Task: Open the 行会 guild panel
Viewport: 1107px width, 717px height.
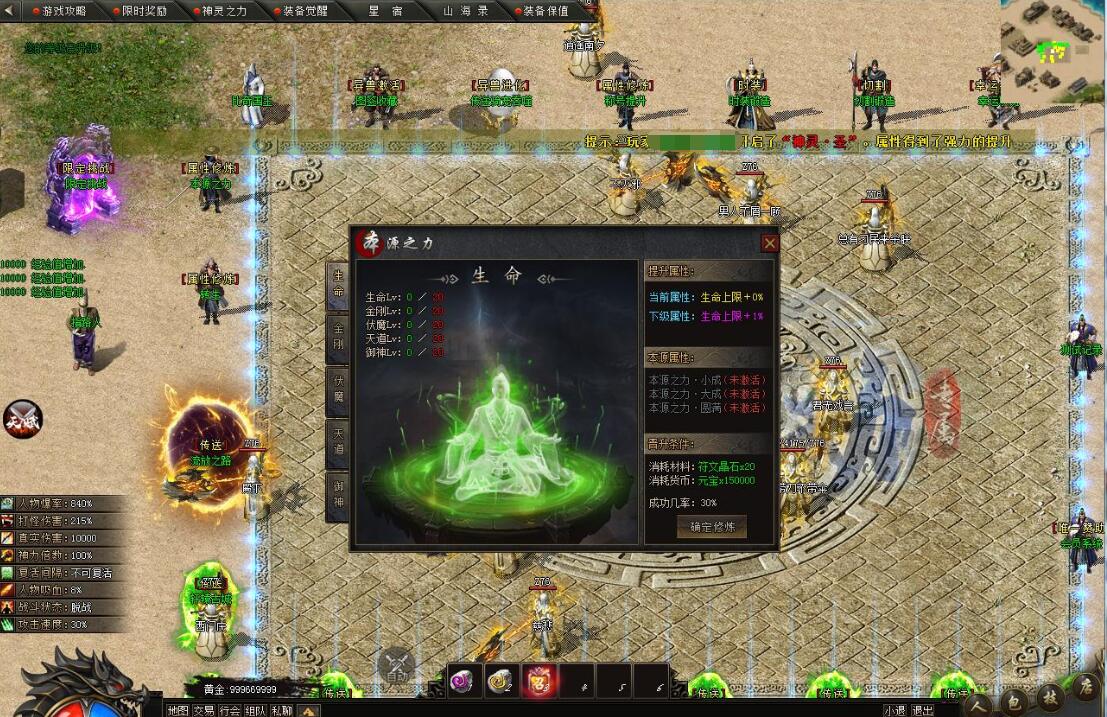Action: (230, 710)
